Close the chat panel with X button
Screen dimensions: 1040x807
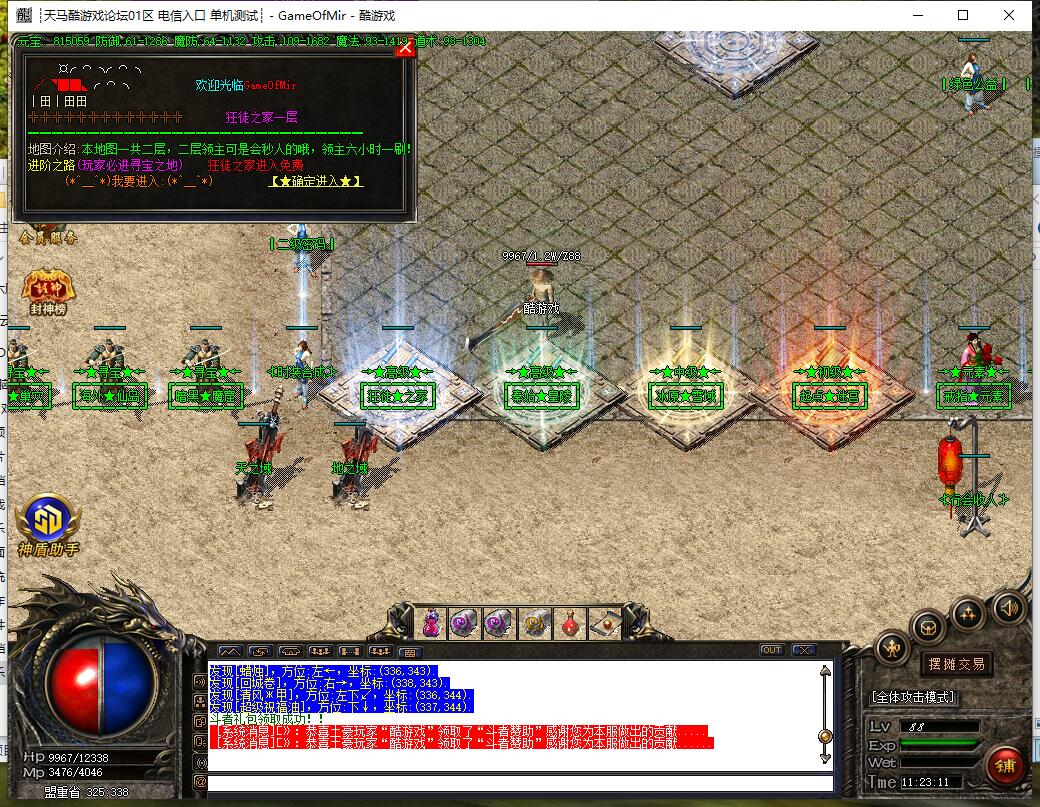click(803, 650)
